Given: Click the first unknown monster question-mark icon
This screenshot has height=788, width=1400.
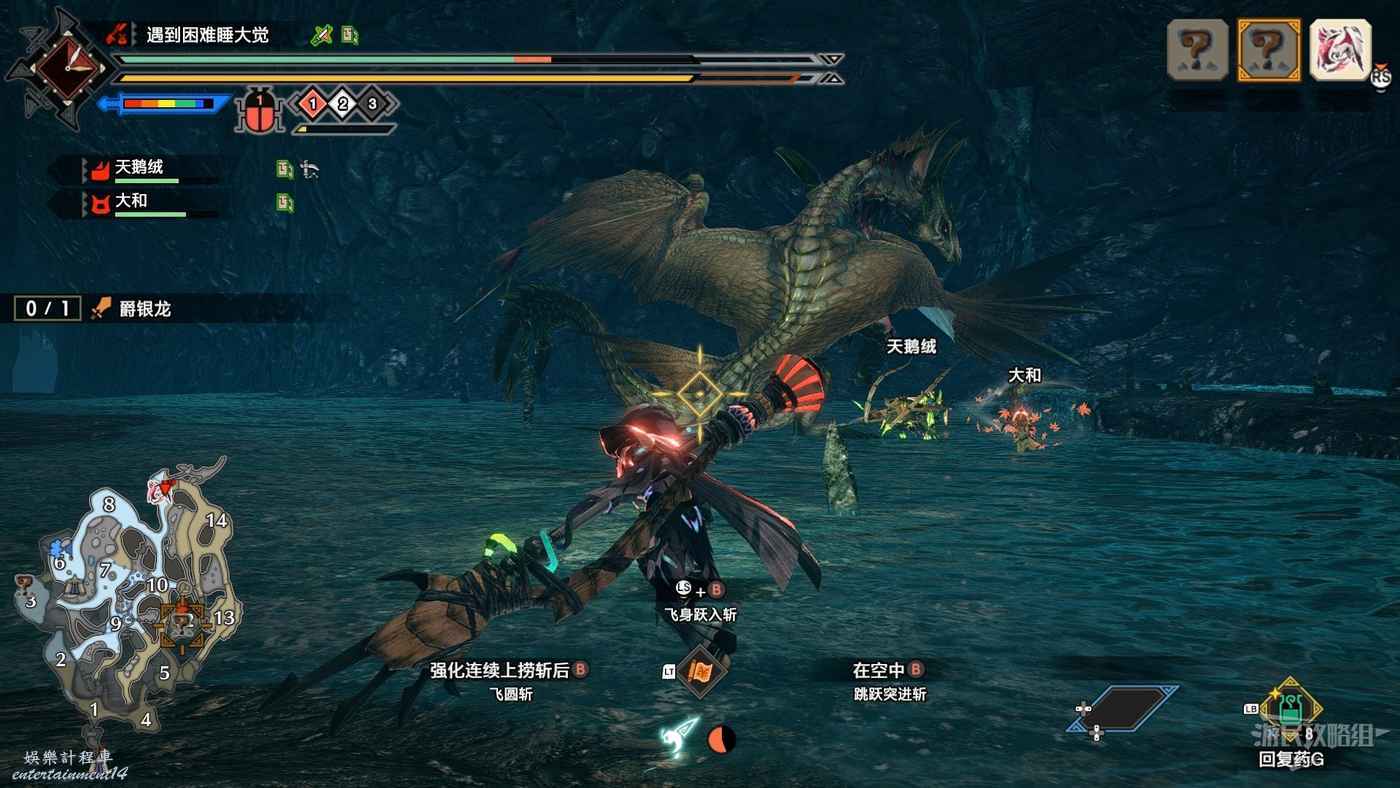Looking at the screenshot, I should click(1197, 49).
